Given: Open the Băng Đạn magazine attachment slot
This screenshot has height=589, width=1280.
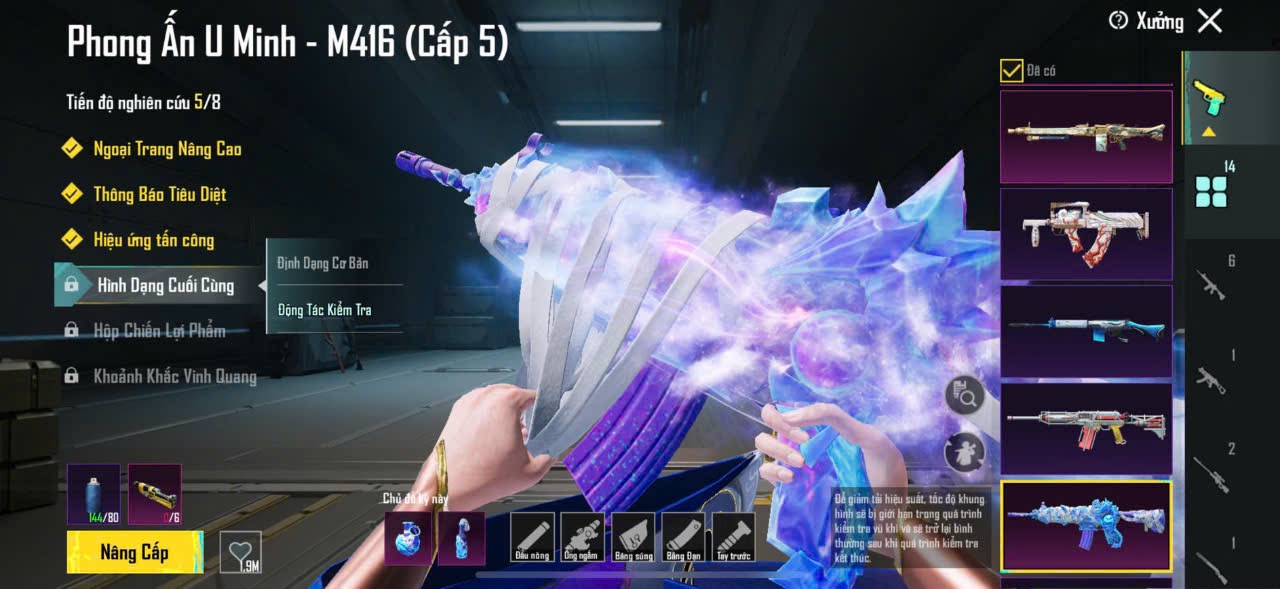Looking at the screenshot, I should (x=683, y=537).
